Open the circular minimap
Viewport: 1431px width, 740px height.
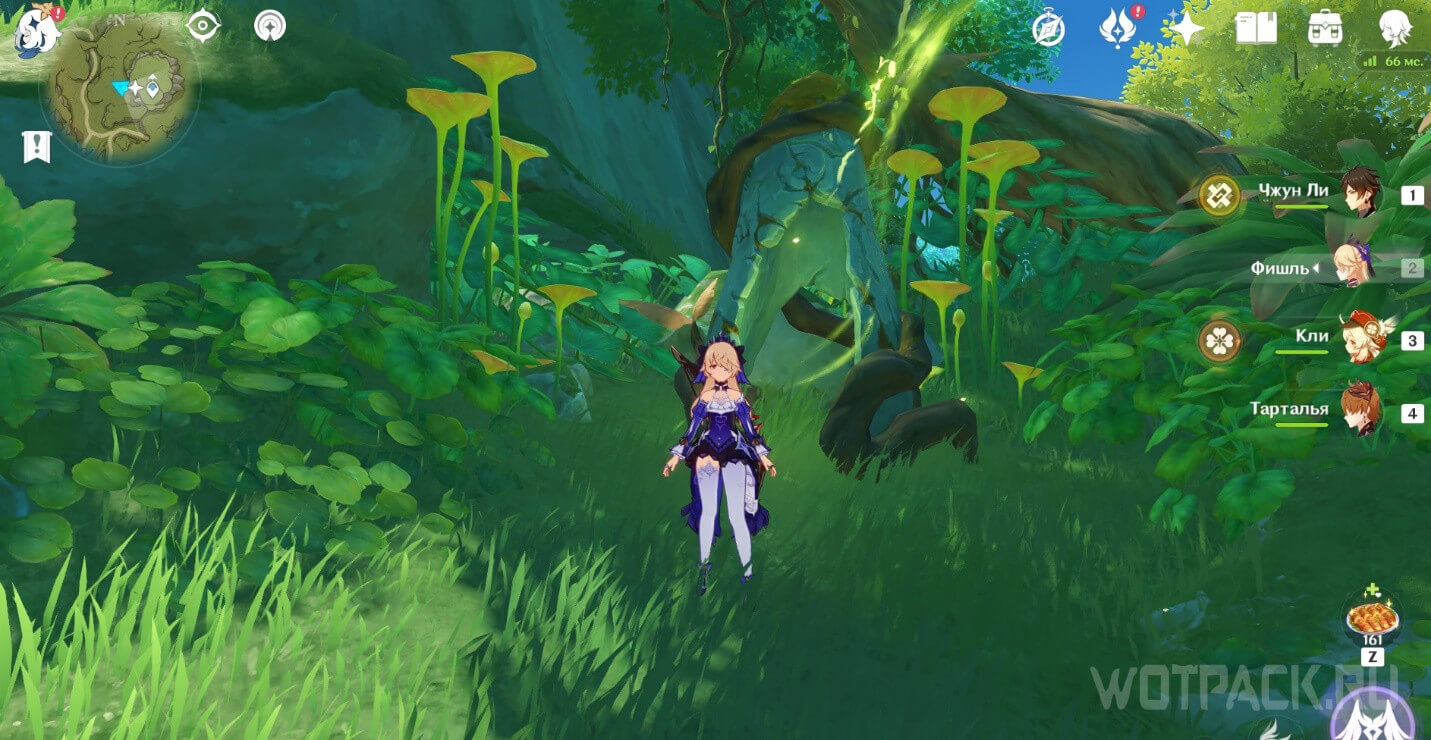tap(120, 88)
